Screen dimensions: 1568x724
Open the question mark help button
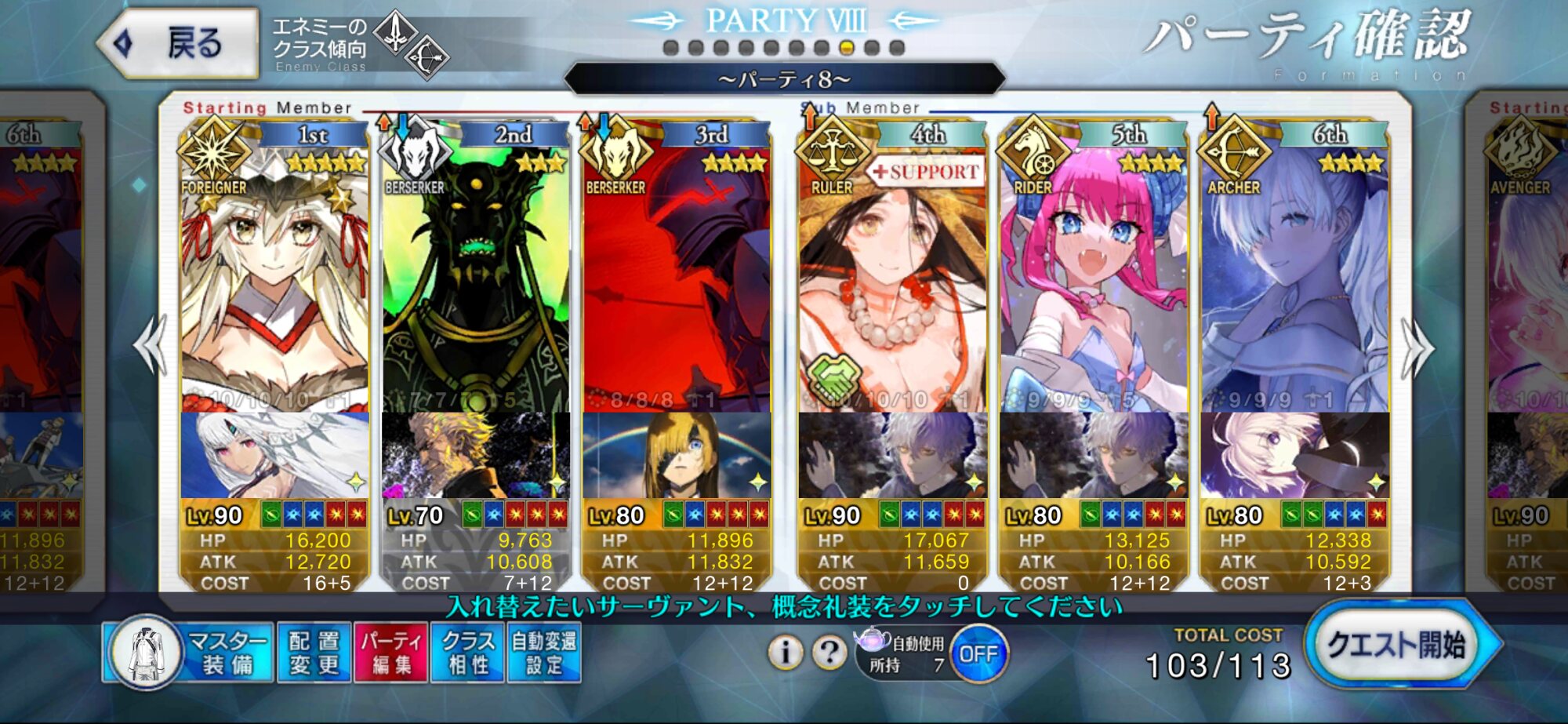pos(829,652)
